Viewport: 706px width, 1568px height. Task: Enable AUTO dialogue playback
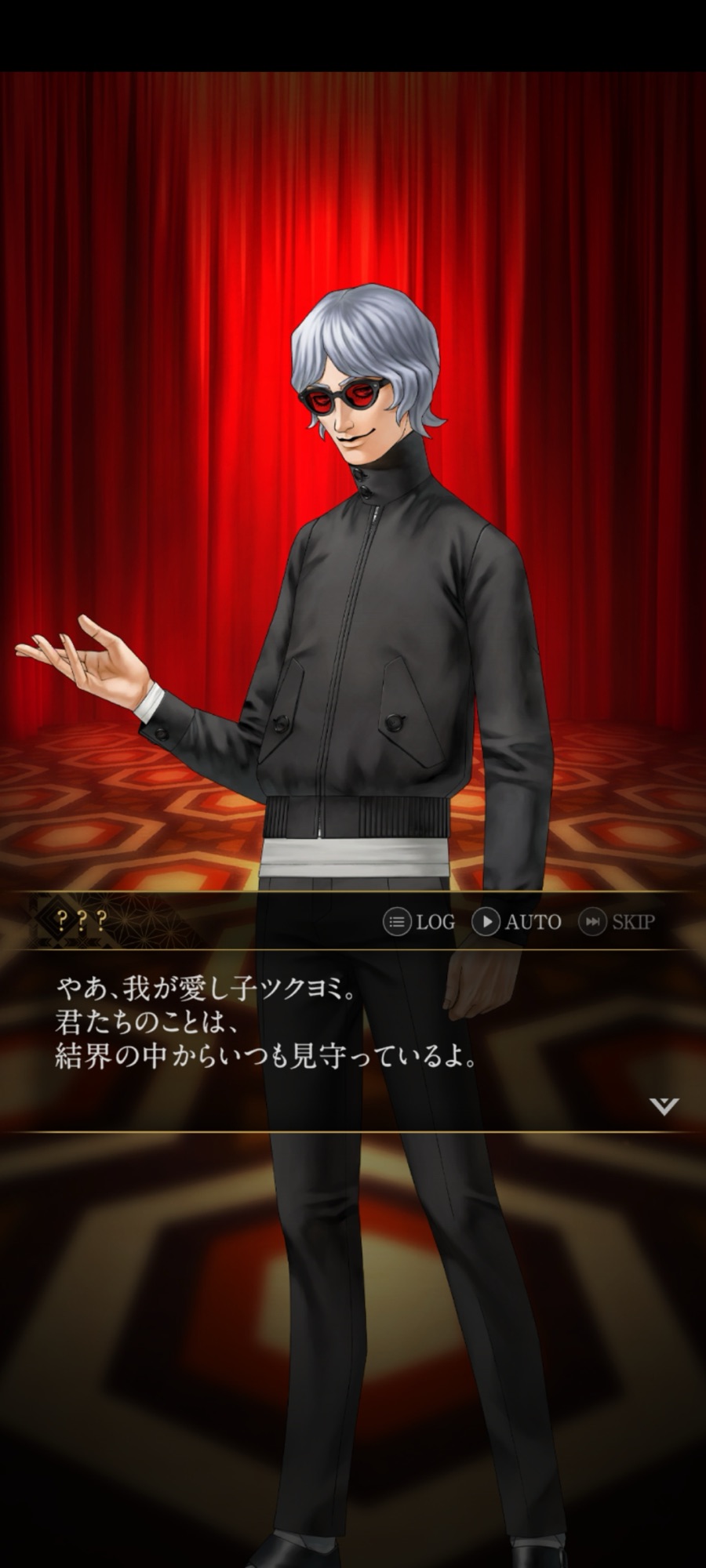pos(516,922)
